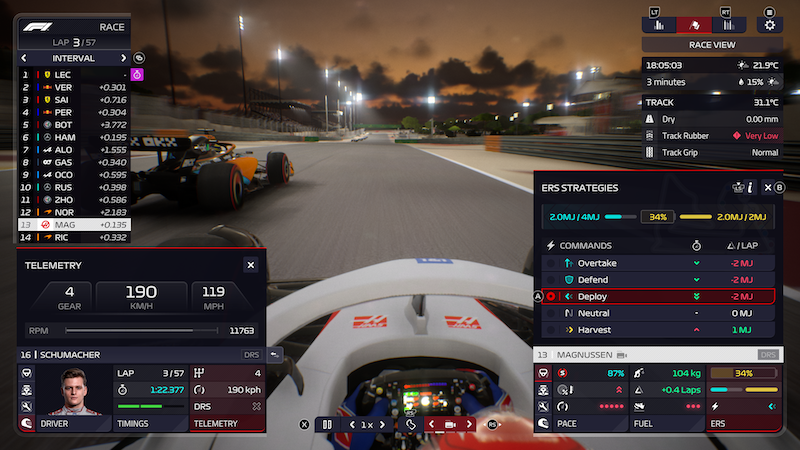Decrease the simulation speed with left arrow
Image resolution: width=800 pixels, height=450 pixels.
(x=350, y=424)
